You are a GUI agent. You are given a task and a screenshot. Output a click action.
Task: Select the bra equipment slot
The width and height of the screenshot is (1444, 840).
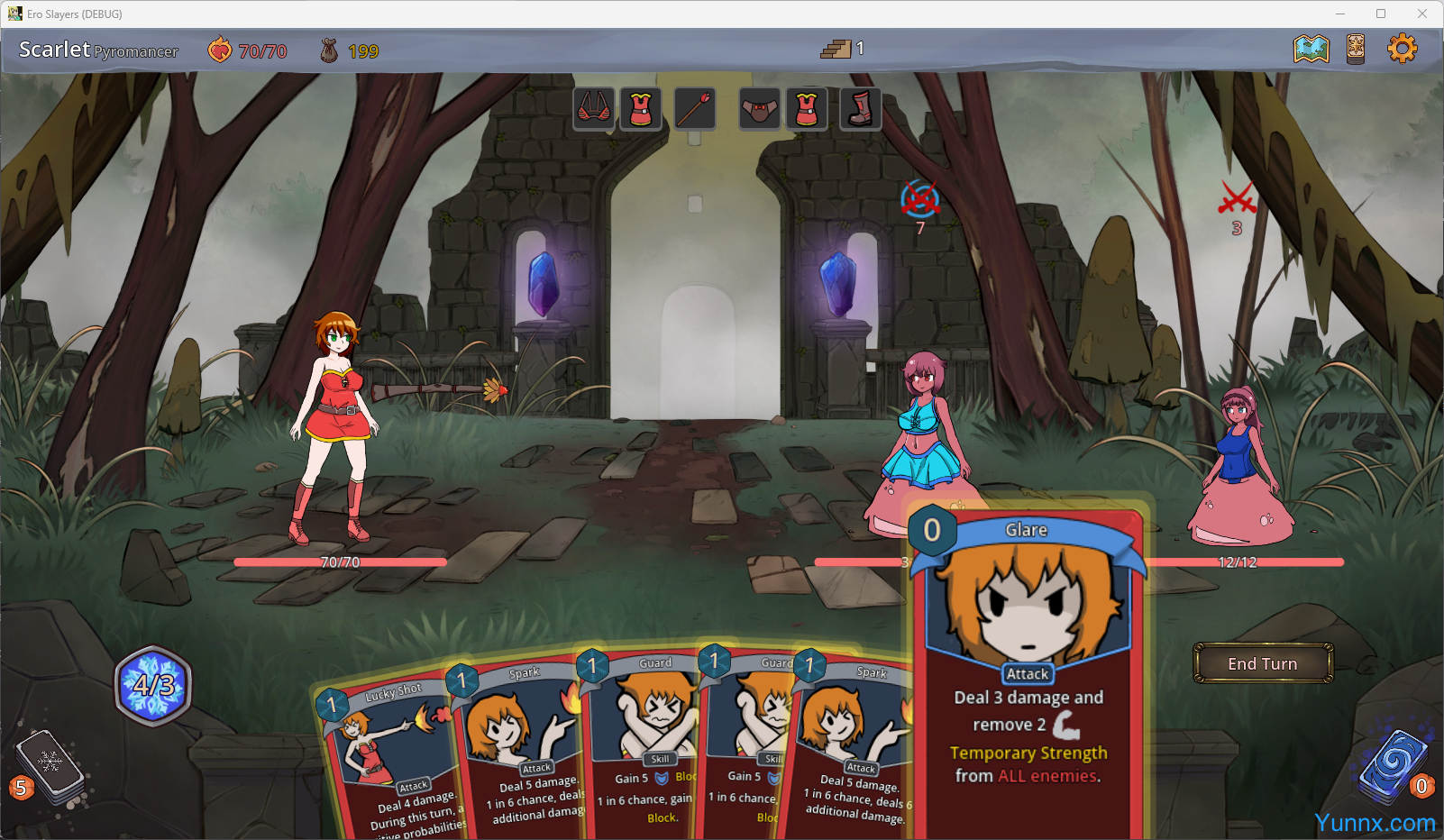594,110
